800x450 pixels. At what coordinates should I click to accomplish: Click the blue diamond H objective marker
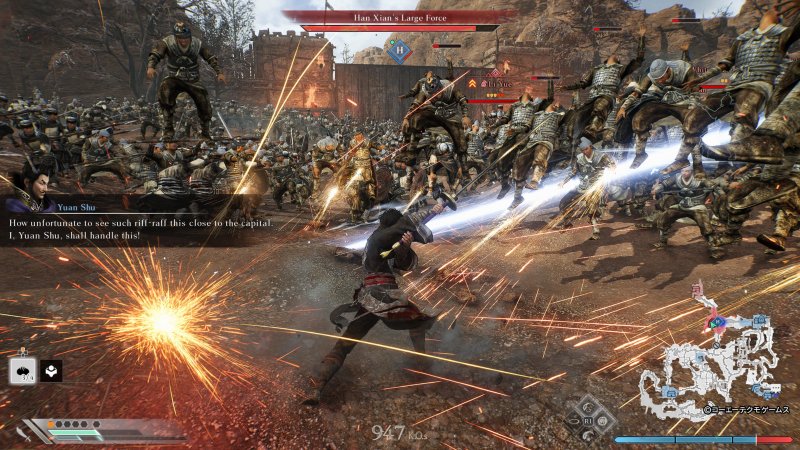click(397, 50)
